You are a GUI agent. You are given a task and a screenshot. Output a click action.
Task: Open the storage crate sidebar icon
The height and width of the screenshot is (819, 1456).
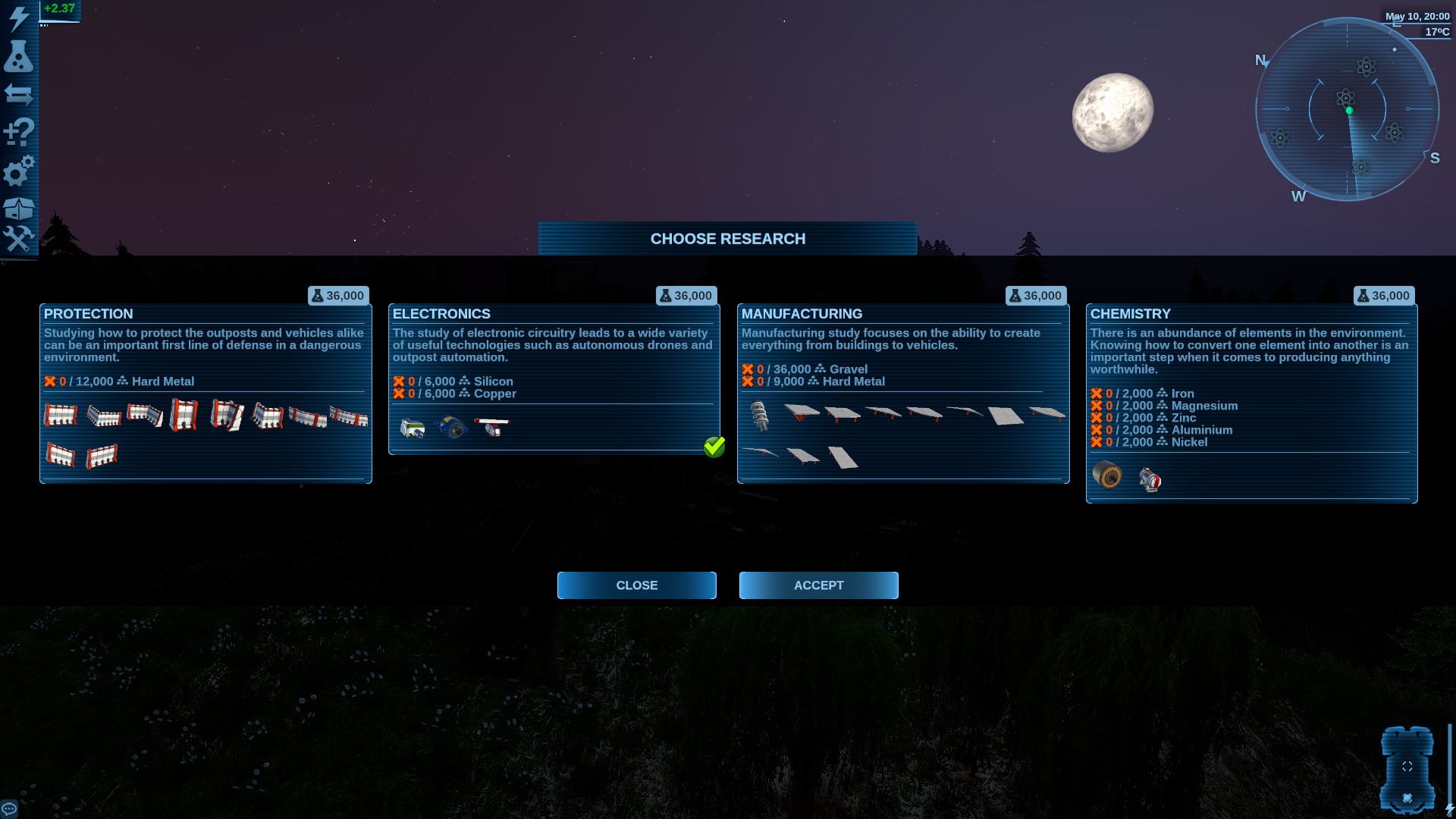(18, 206)
